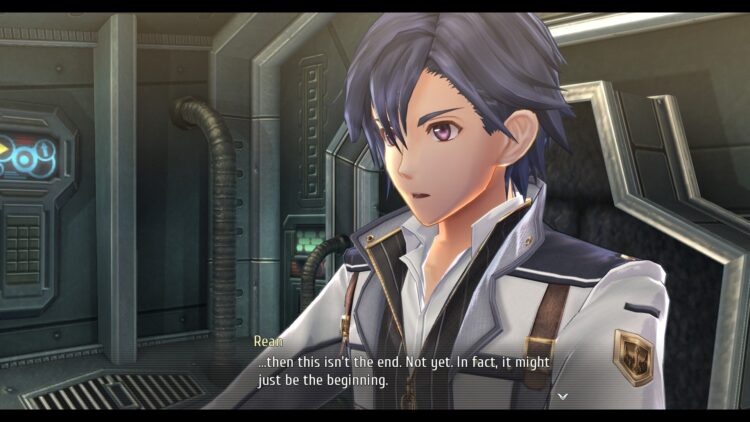Image resolution: width=750 pixels, height=422 pixels.
Task: Advance dialogue with the down arrow indicator
Action: point(563,396)
